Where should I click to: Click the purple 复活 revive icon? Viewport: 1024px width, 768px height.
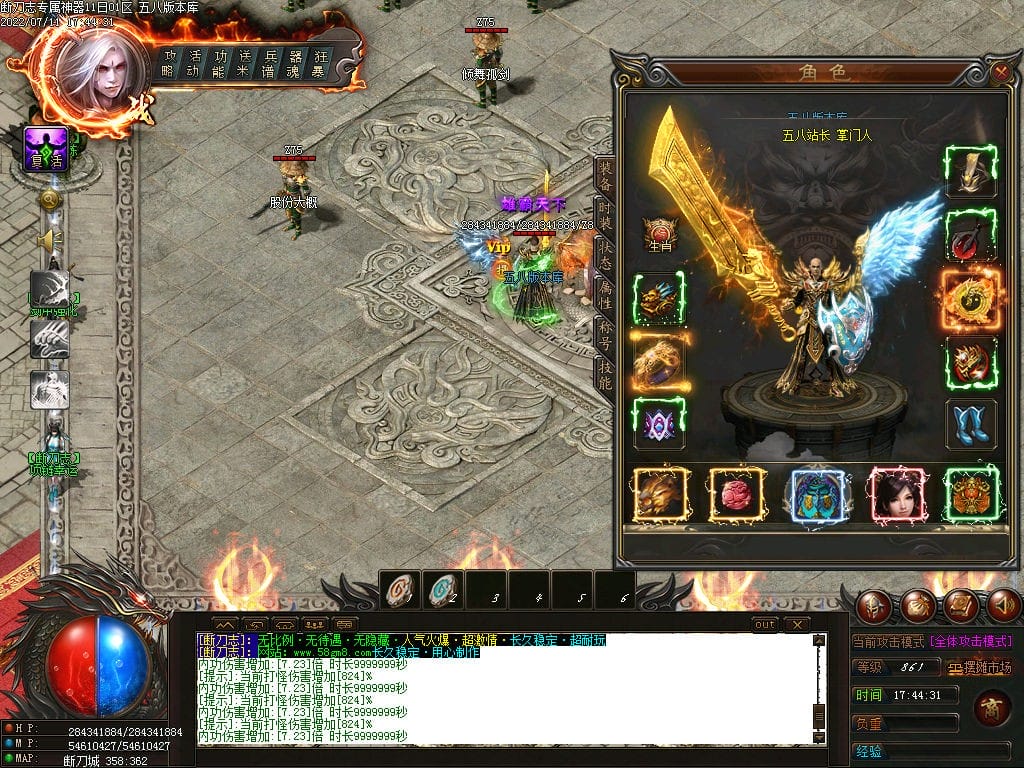click(46, 149)
